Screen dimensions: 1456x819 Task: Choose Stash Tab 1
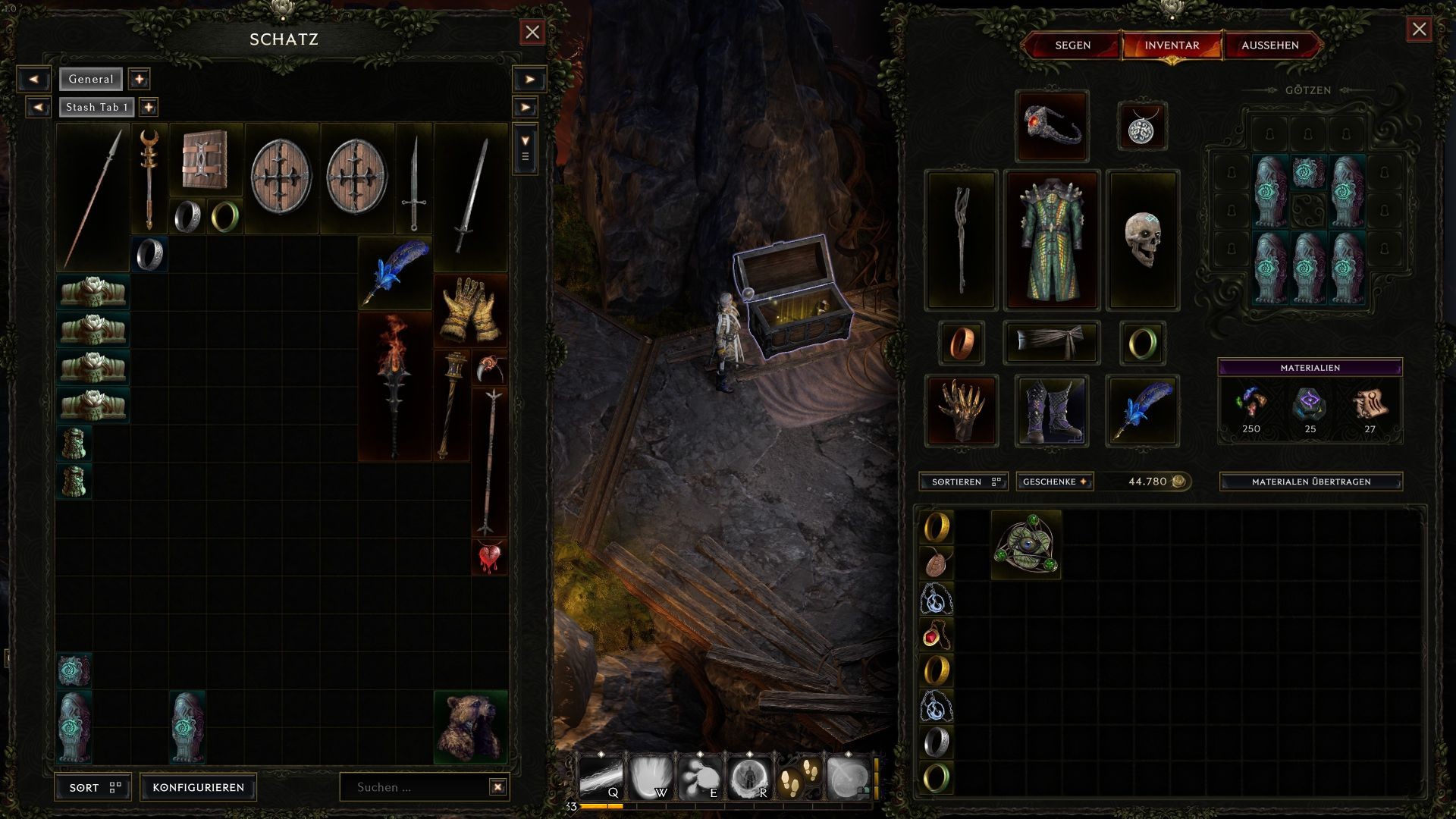click(96, 107)
